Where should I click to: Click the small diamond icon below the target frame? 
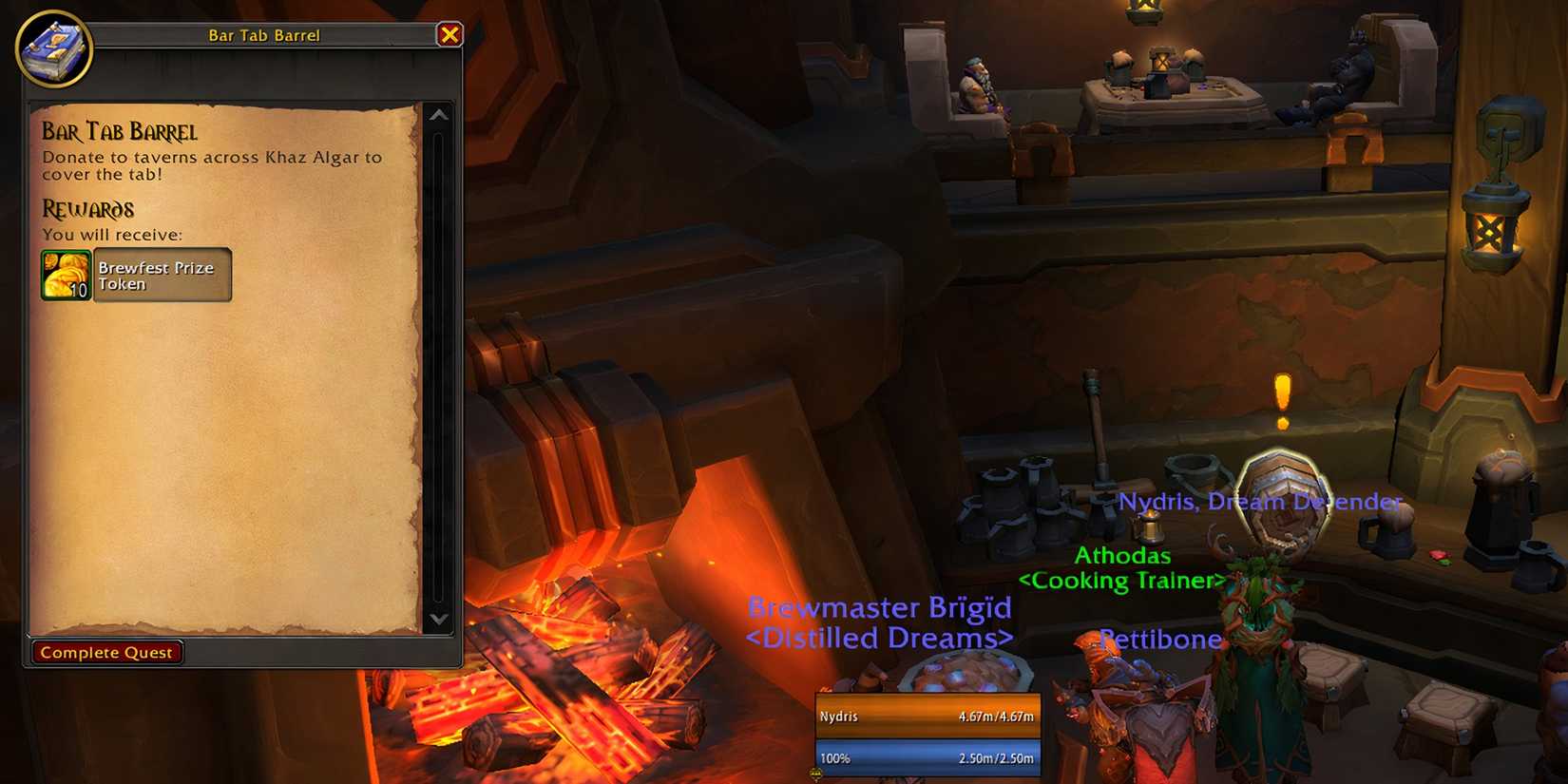coord(815,774)
